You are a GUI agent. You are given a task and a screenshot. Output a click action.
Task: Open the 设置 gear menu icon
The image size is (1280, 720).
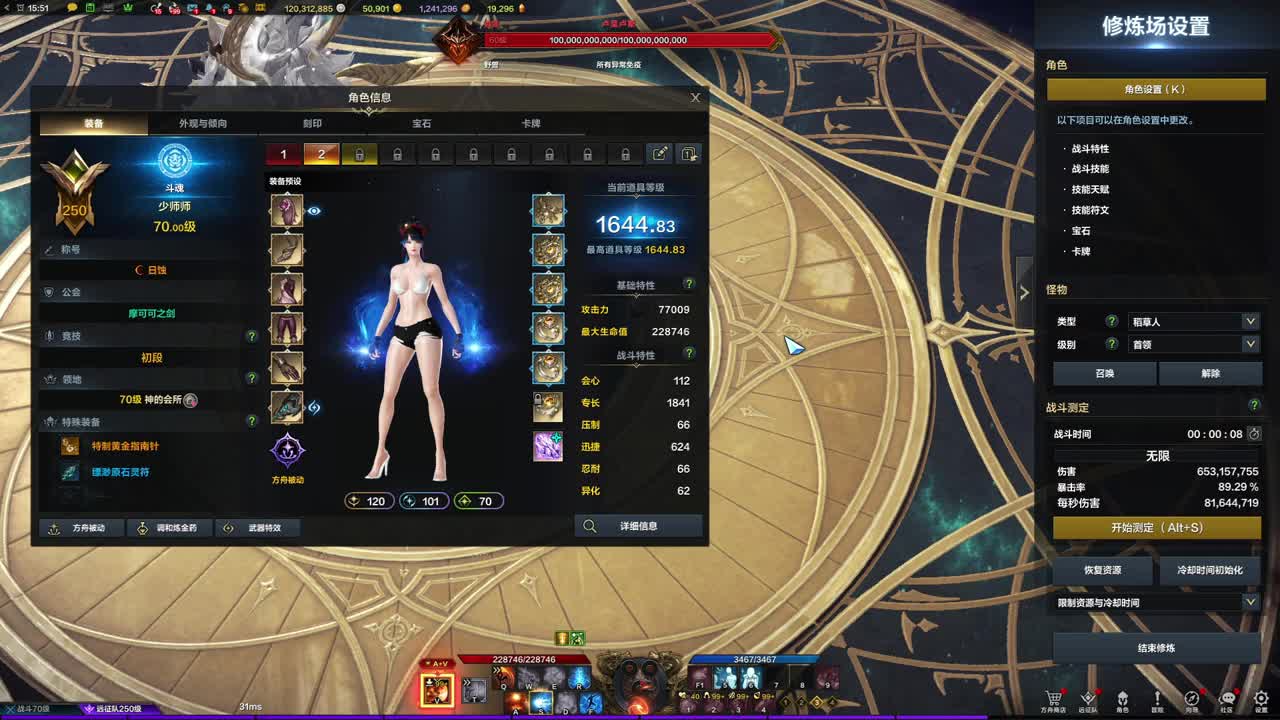click(1261, 700)
